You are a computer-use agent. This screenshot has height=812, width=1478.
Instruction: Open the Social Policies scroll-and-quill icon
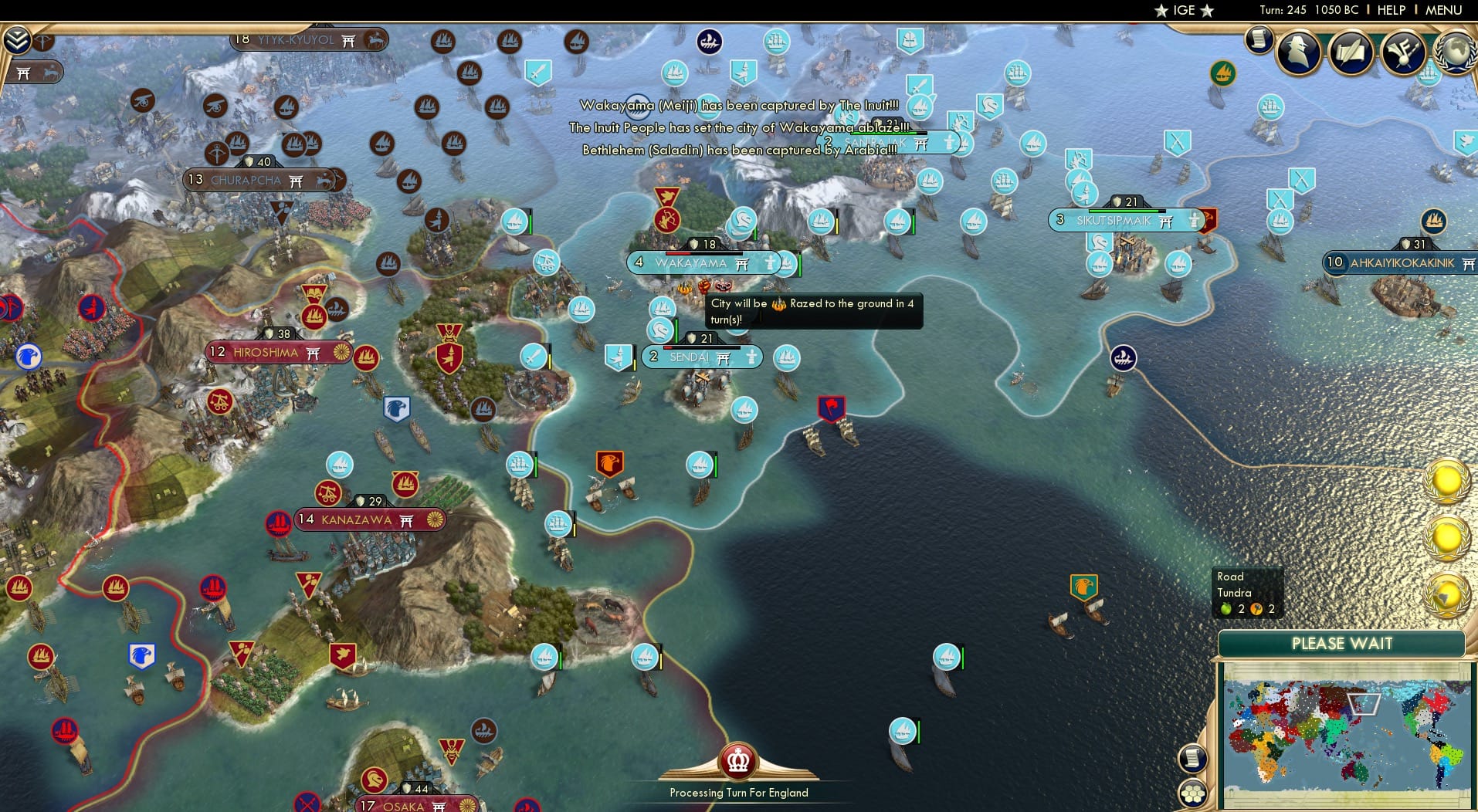click(1350, 52)
